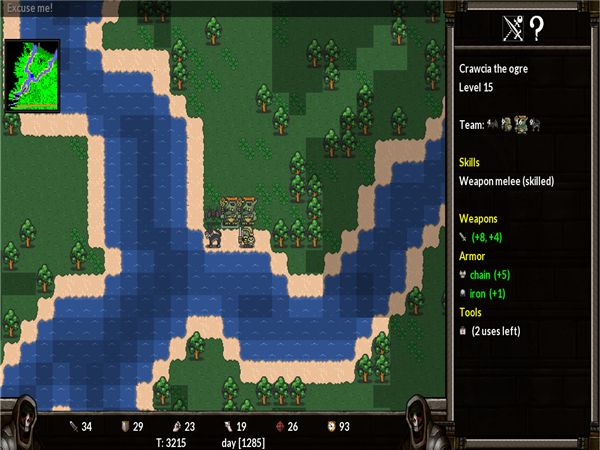Click the minimap overview
600x450 pixels.
coord(32,74)
